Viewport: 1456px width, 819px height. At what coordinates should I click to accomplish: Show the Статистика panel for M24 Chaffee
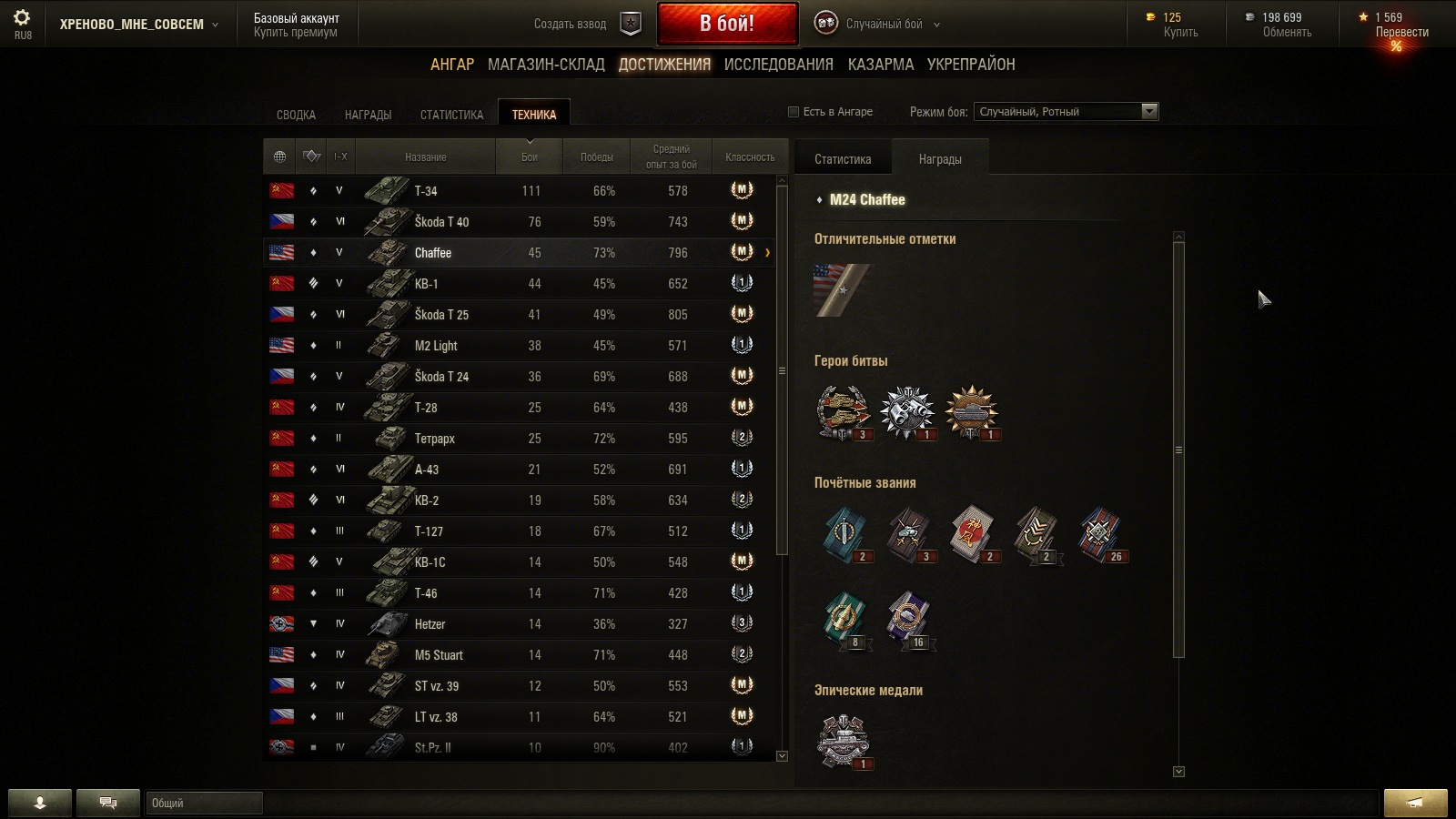[x=843, y=159]
